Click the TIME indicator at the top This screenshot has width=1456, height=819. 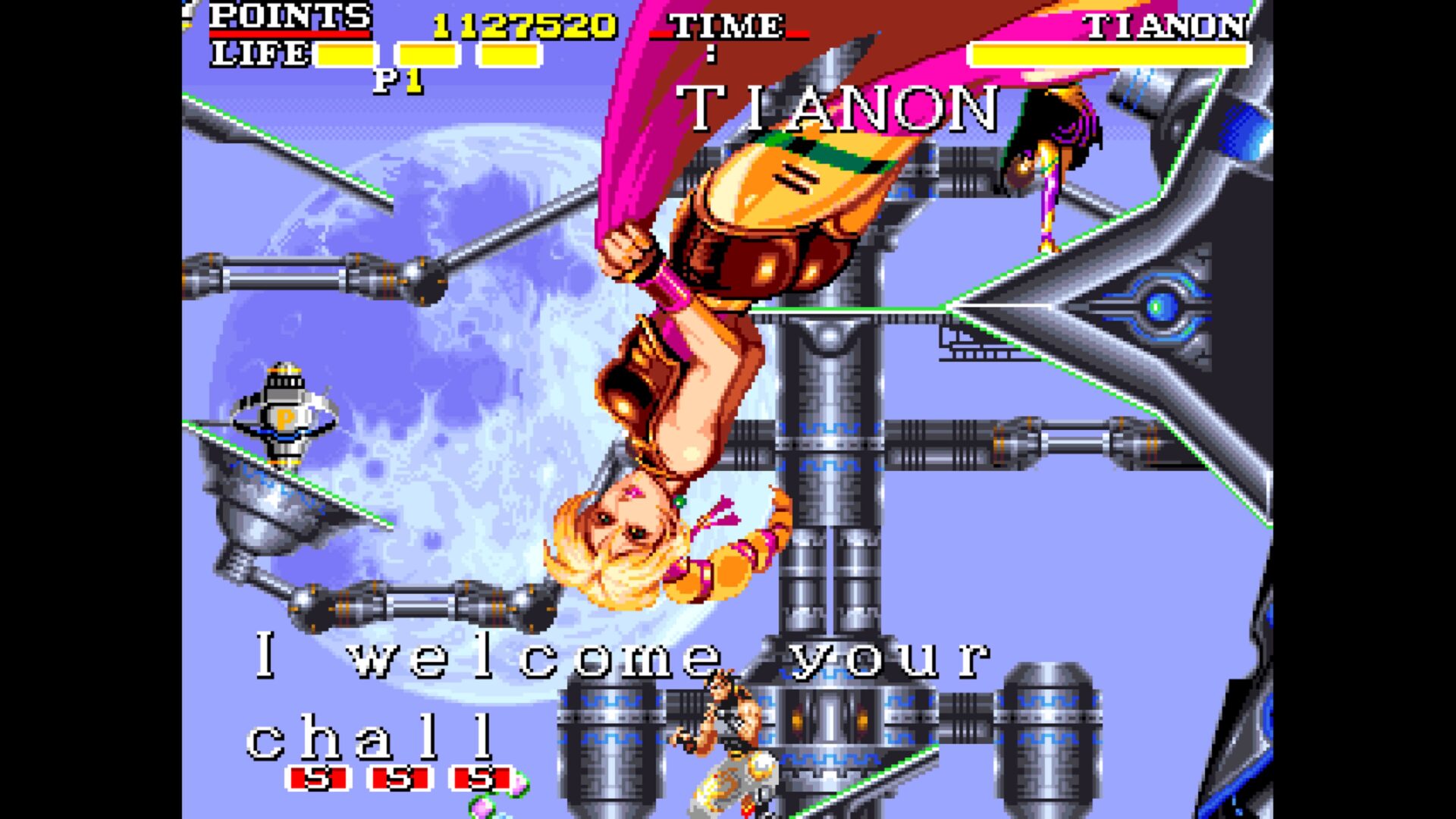726,26
